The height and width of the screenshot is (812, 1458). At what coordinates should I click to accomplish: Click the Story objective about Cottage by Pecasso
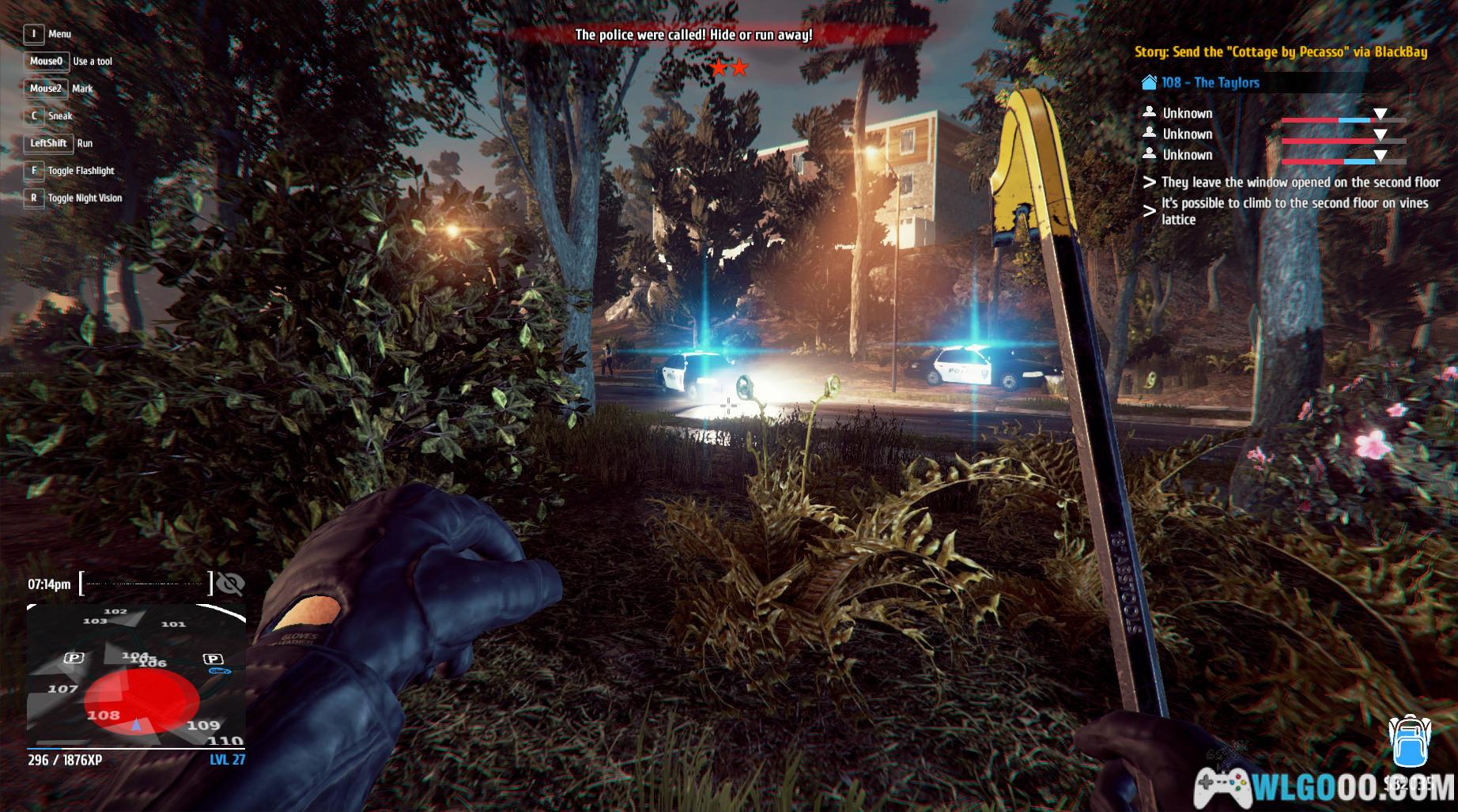[1280, 52]
